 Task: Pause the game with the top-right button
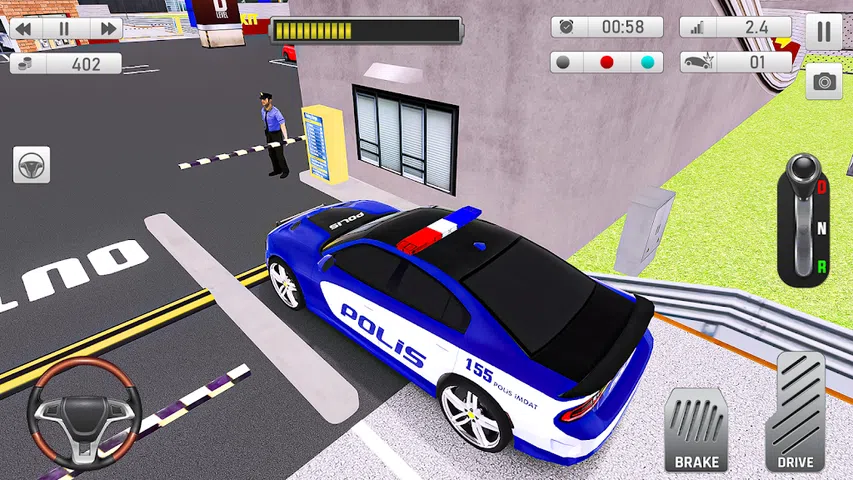click(823, 31)
